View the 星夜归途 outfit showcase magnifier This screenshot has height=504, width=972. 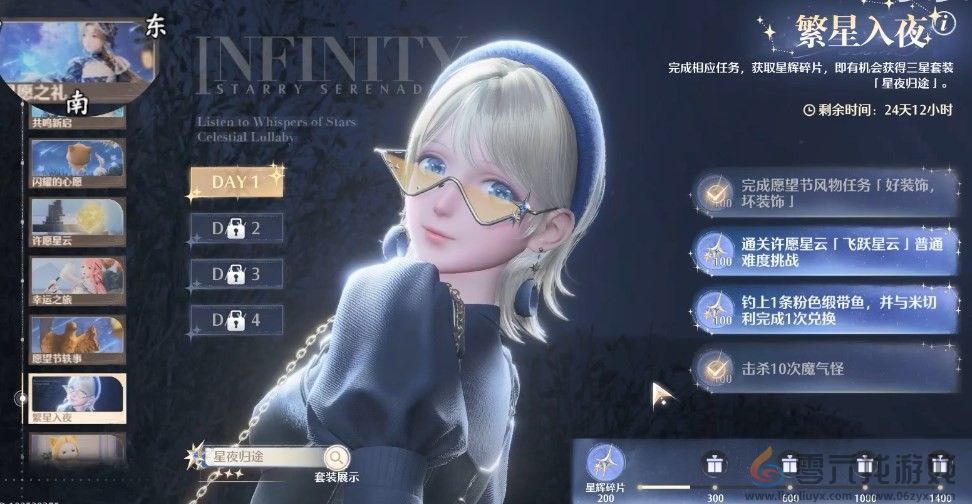336,456
